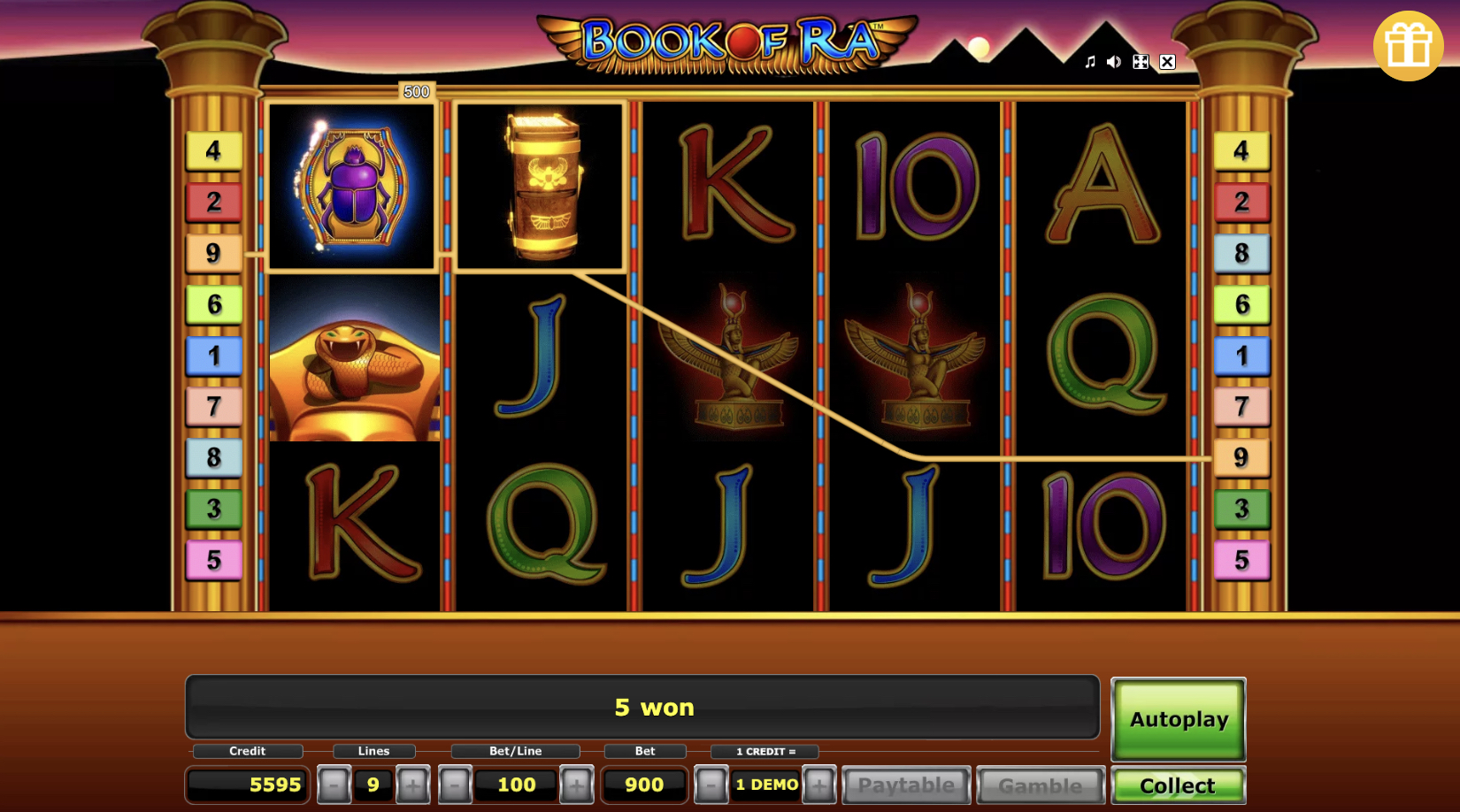
Task: Open the Paytable
Action: (906, 784)
